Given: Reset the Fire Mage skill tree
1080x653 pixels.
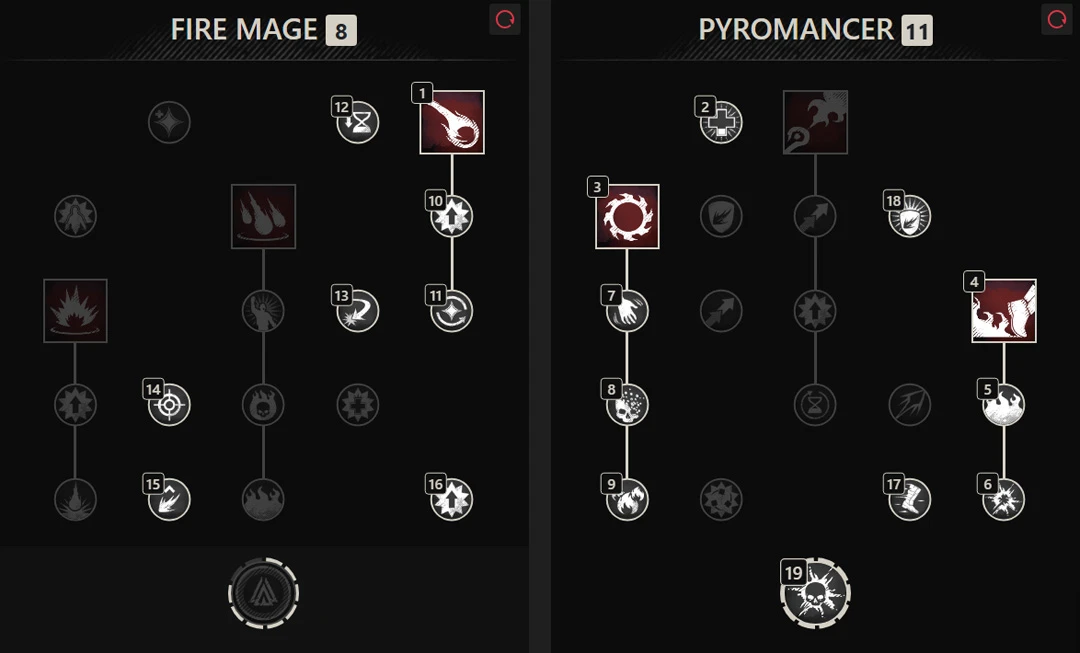Looking at the screenshot, I should [x=505, y=20].
